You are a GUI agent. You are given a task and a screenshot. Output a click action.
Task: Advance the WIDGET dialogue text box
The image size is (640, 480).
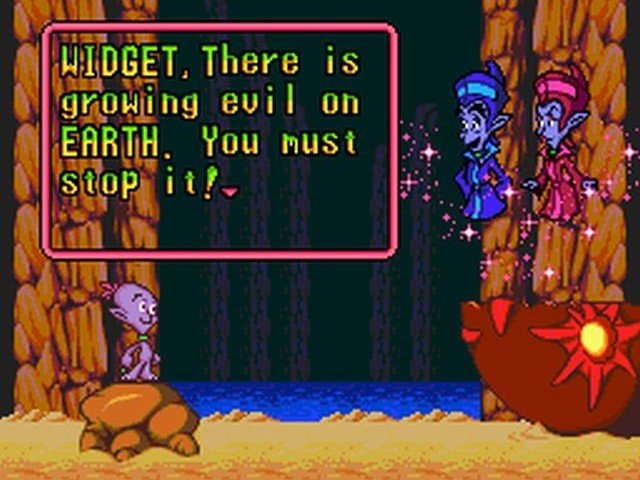pos(219,139)
